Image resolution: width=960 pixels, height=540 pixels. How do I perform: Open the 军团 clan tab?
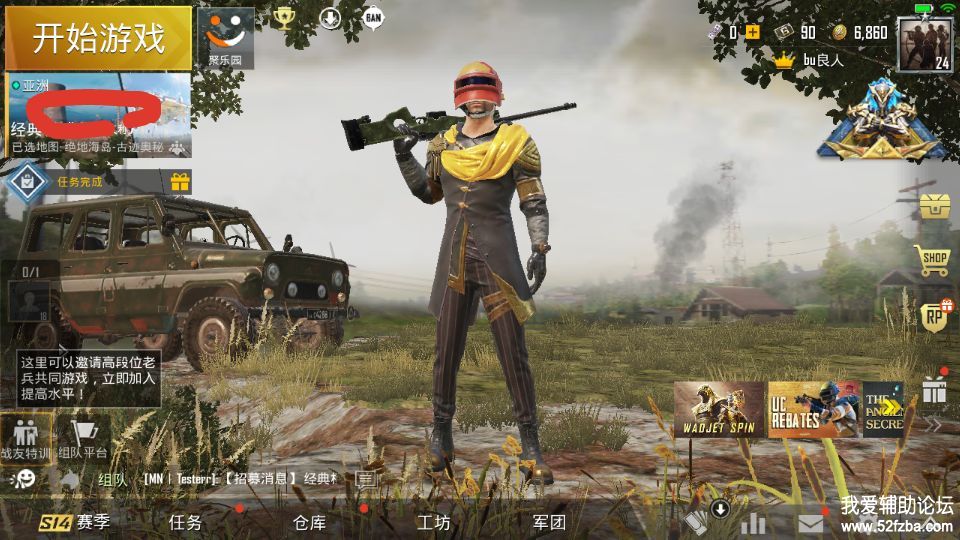549,522
